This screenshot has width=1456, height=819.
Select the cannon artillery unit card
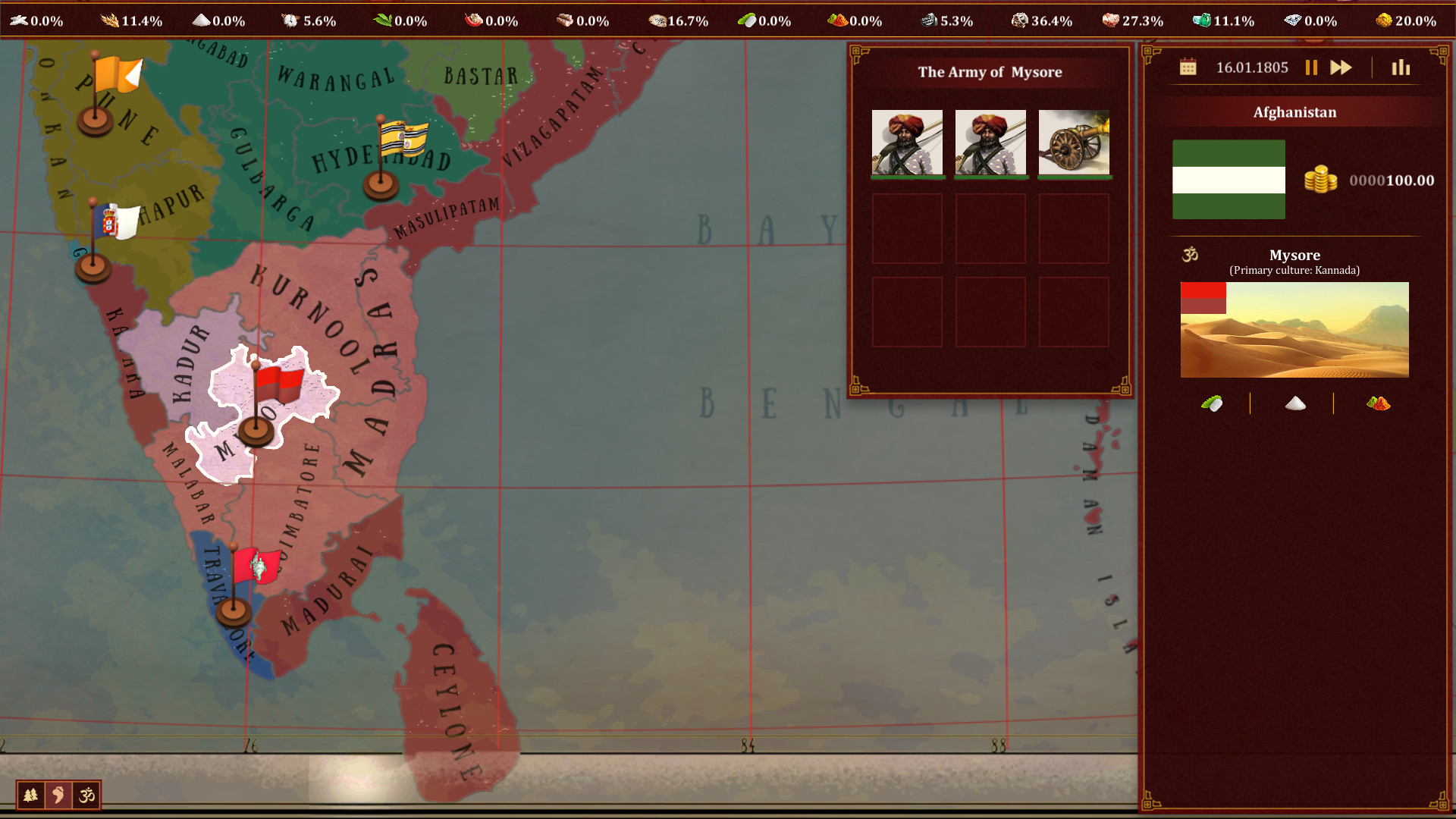click(x=1074, y=143)
